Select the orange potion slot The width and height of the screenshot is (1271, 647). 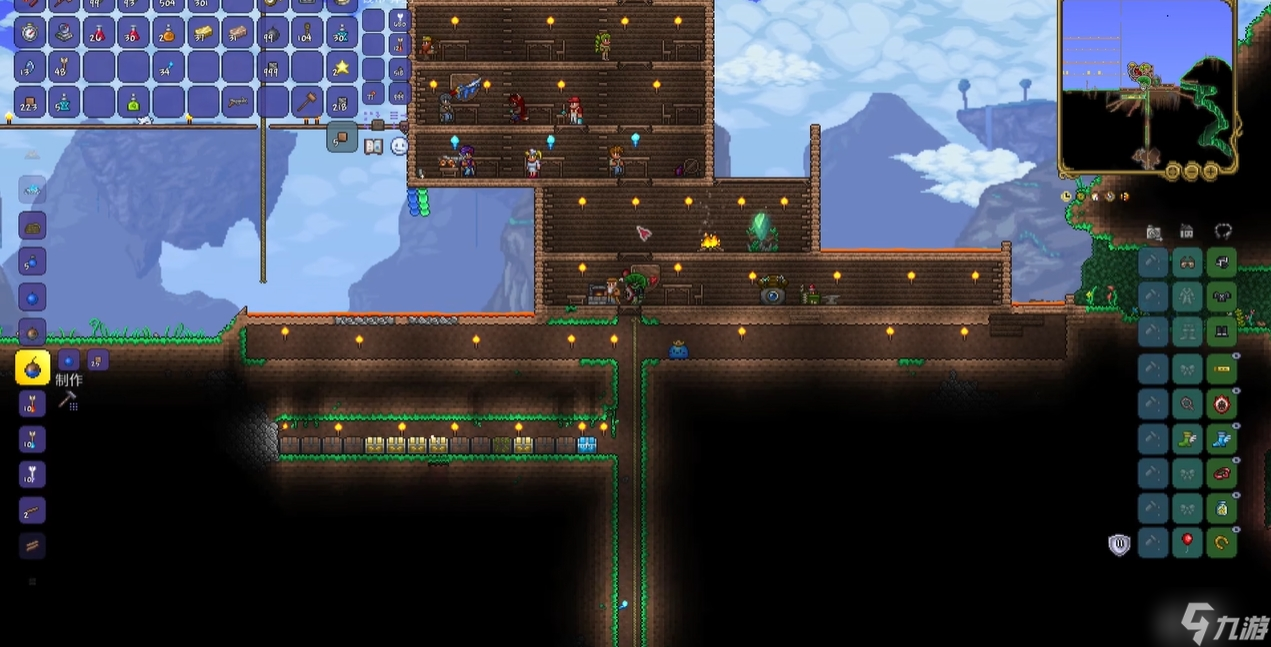167,33
